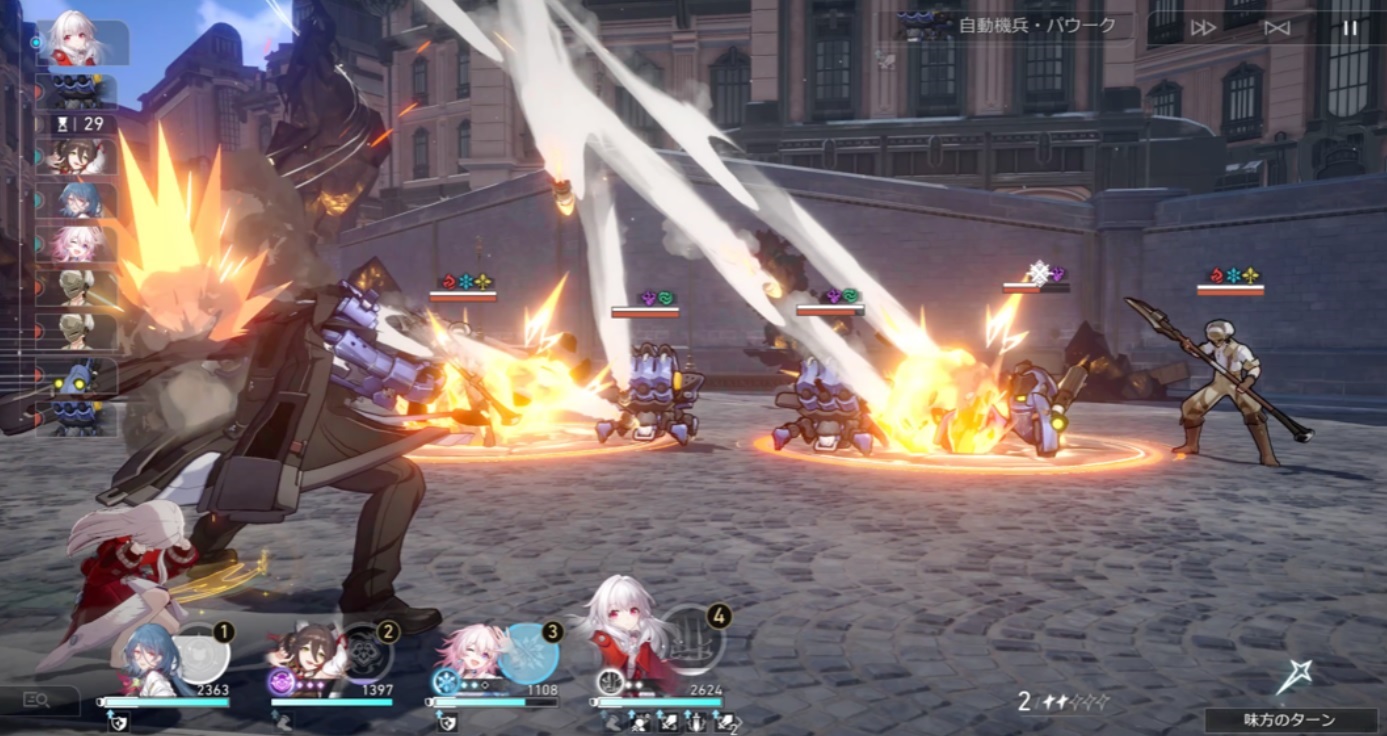The image size is (1387, 736).
Task: Activate the snowflake ultimate number 3
Action: pyautogui.click(x=529, y=653)
